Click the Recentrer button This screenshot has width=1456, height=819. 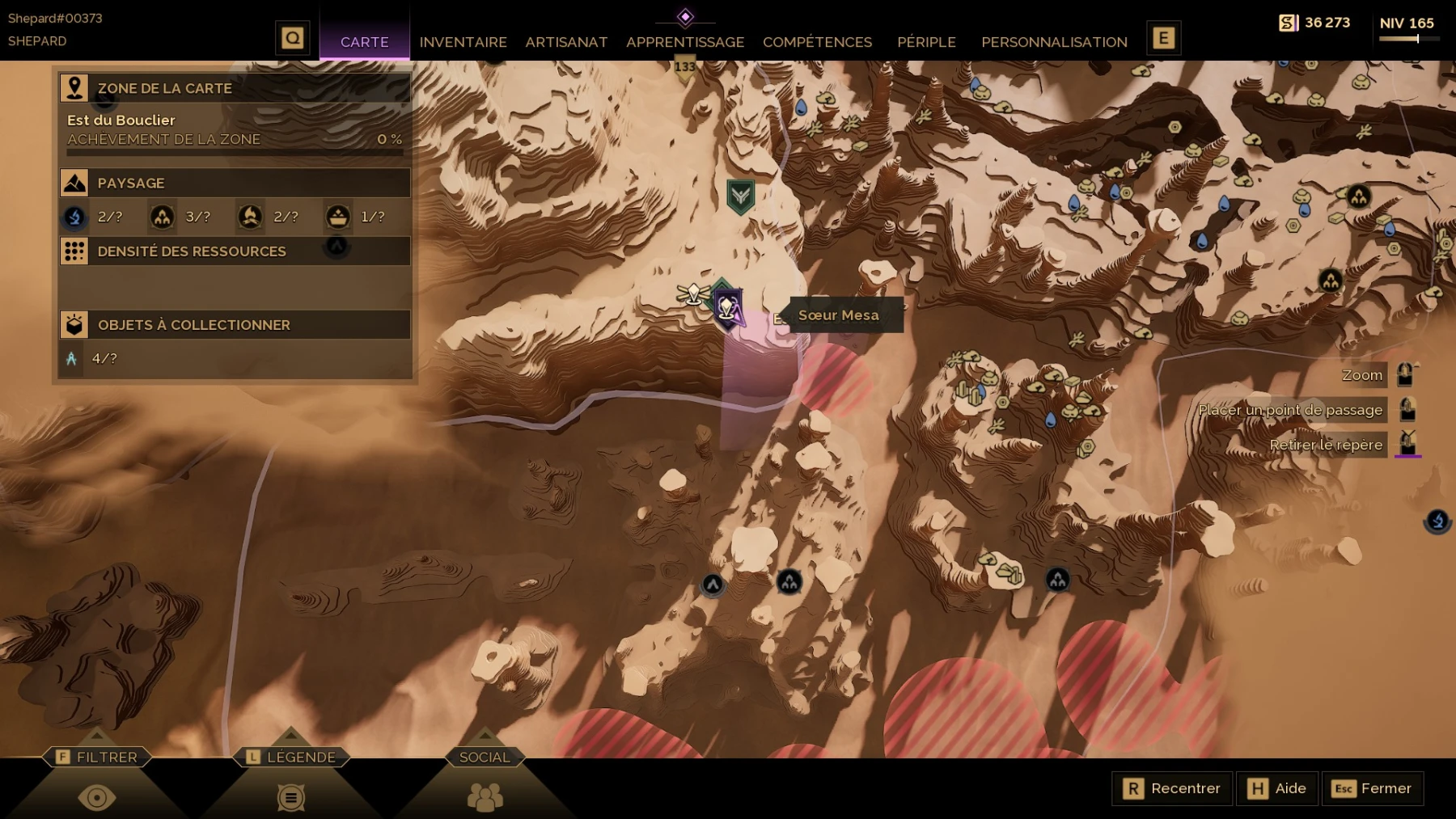coord(1172,788)
